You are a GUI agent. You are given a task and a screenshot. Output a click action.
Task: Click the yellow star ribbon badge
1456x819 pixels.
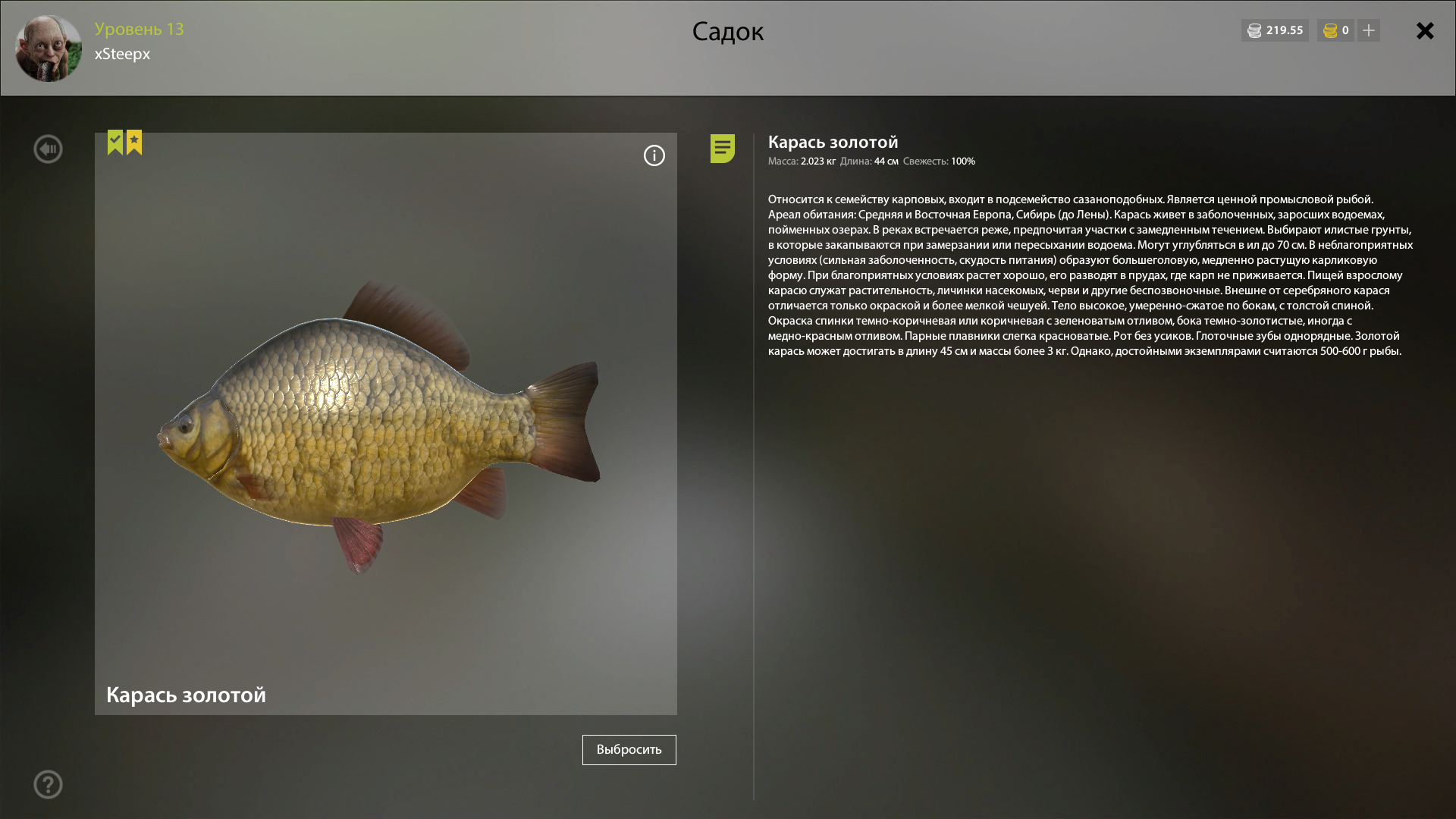pos(134,142)
